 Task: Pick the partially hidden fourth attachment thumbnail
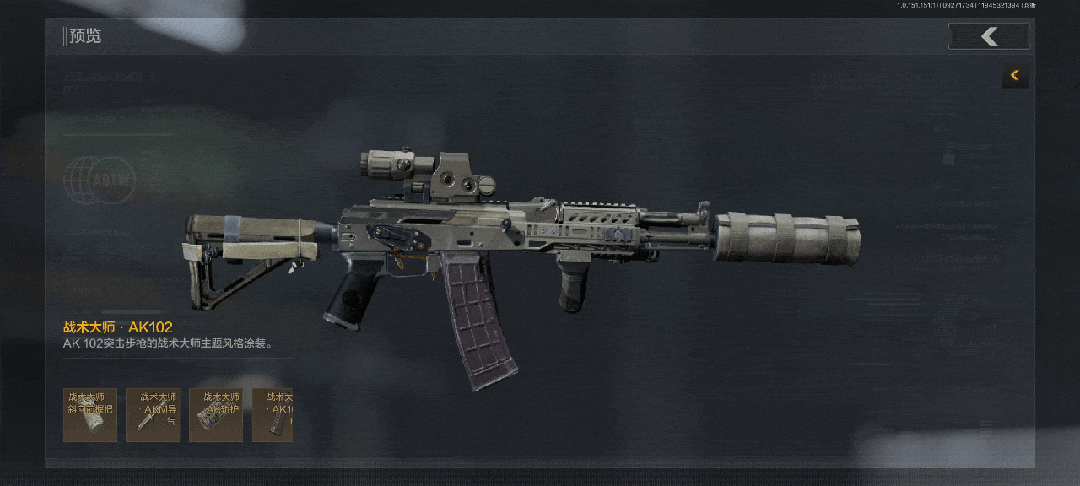(273, 415)
